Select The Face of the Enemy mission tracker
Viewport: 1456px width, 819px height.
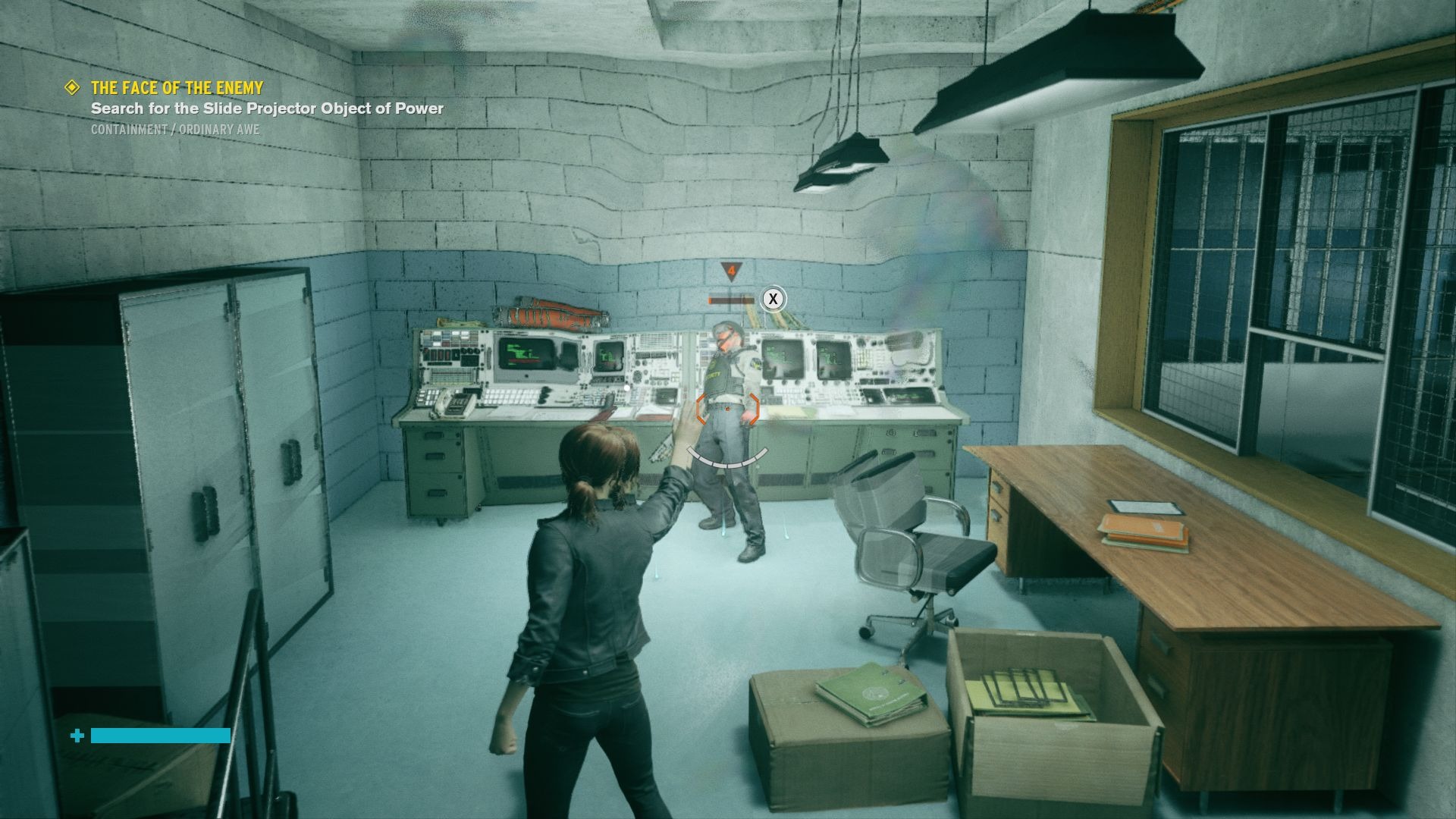pos(177,88)
